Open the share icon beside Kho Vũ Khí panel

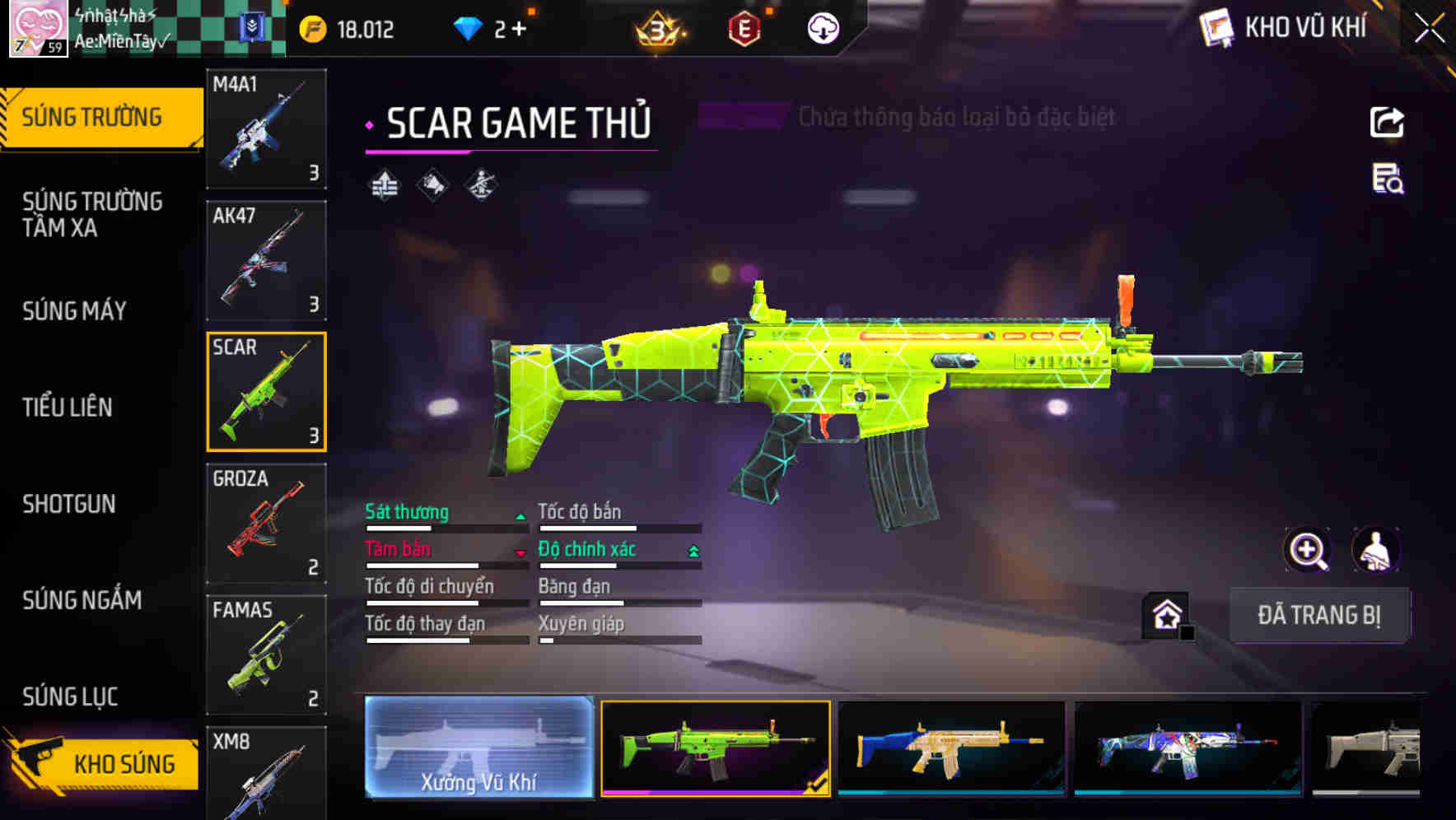pyautogui.click(x=1386, y=122)
